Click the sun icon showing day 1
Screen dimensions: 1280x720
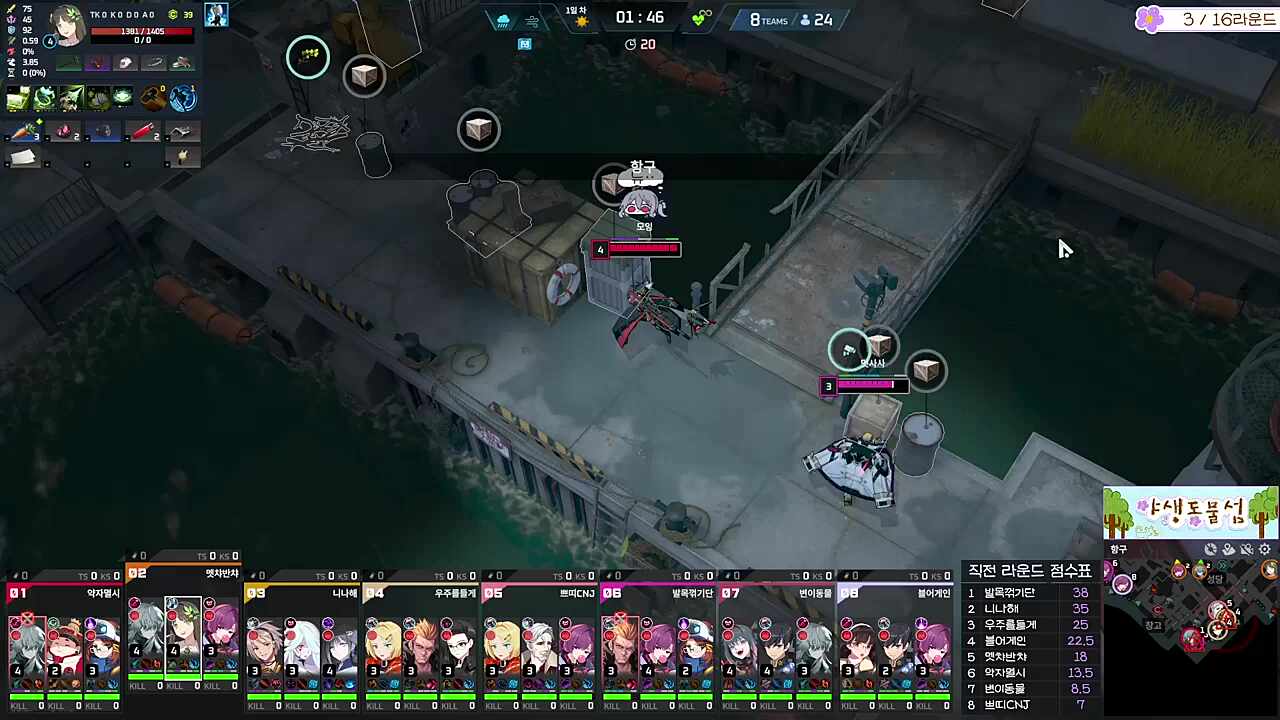point(584,22)
